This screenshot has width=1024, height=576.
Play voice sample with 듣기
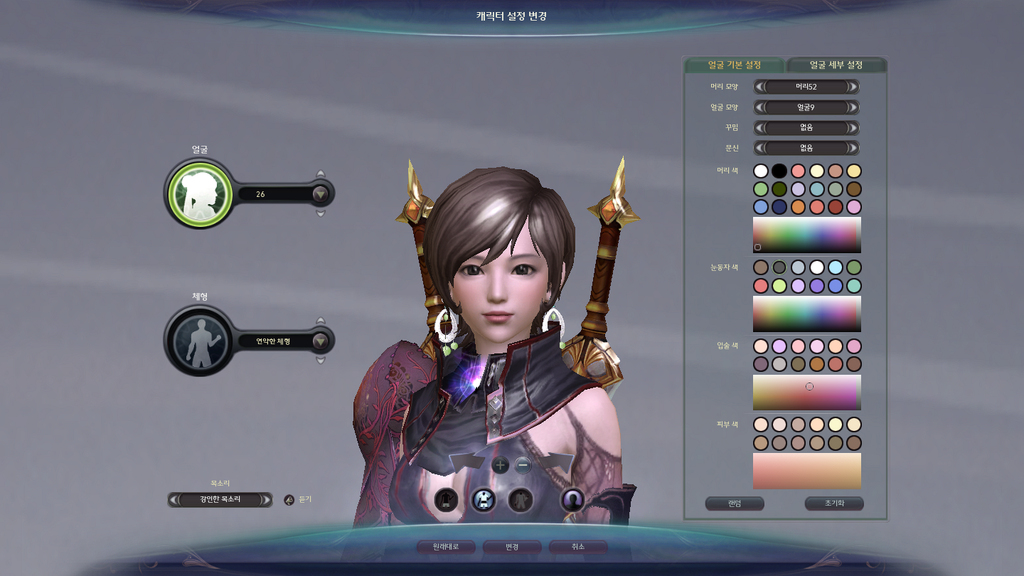290,499
